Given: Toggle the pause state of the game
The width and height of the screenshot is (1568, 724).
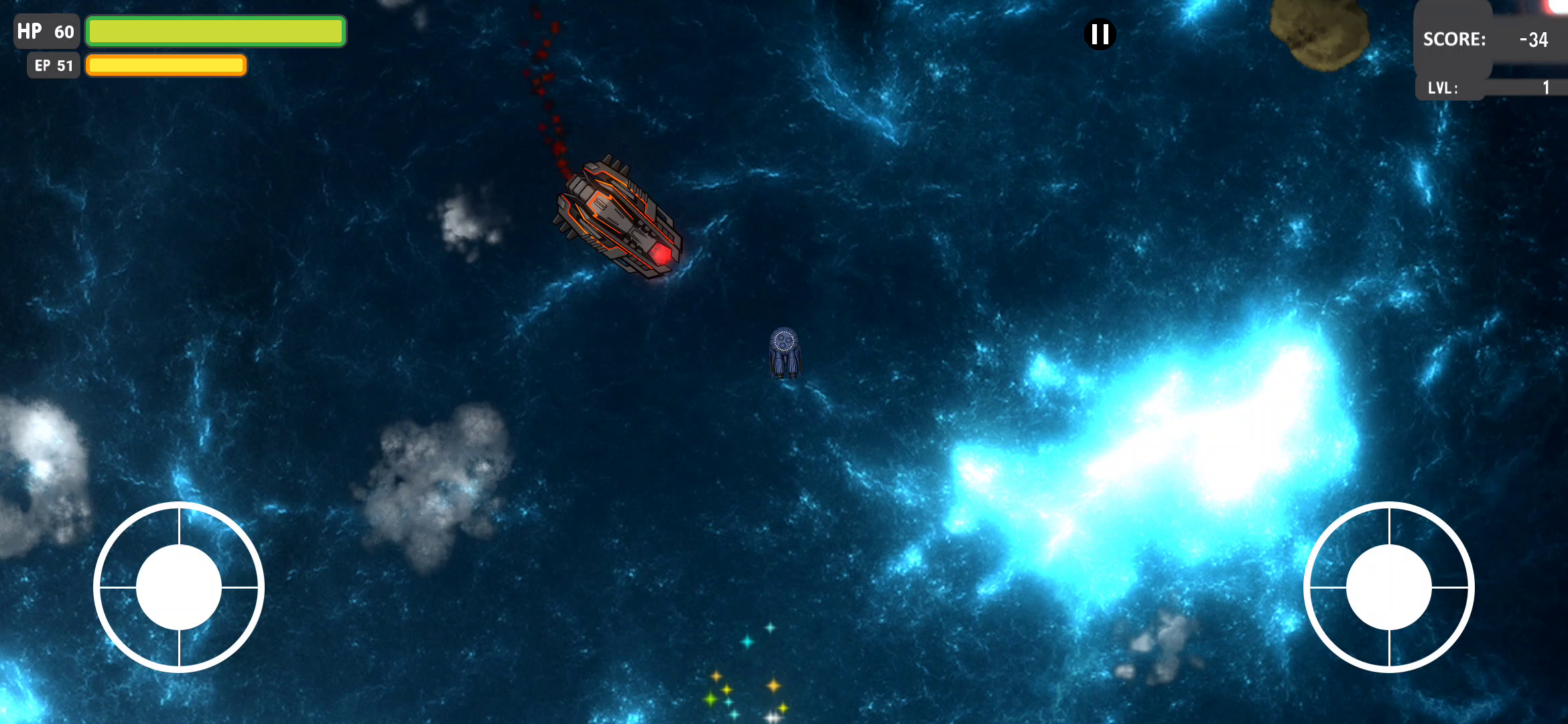Looking at the screenshot, I should click(x=1099, y=36).
